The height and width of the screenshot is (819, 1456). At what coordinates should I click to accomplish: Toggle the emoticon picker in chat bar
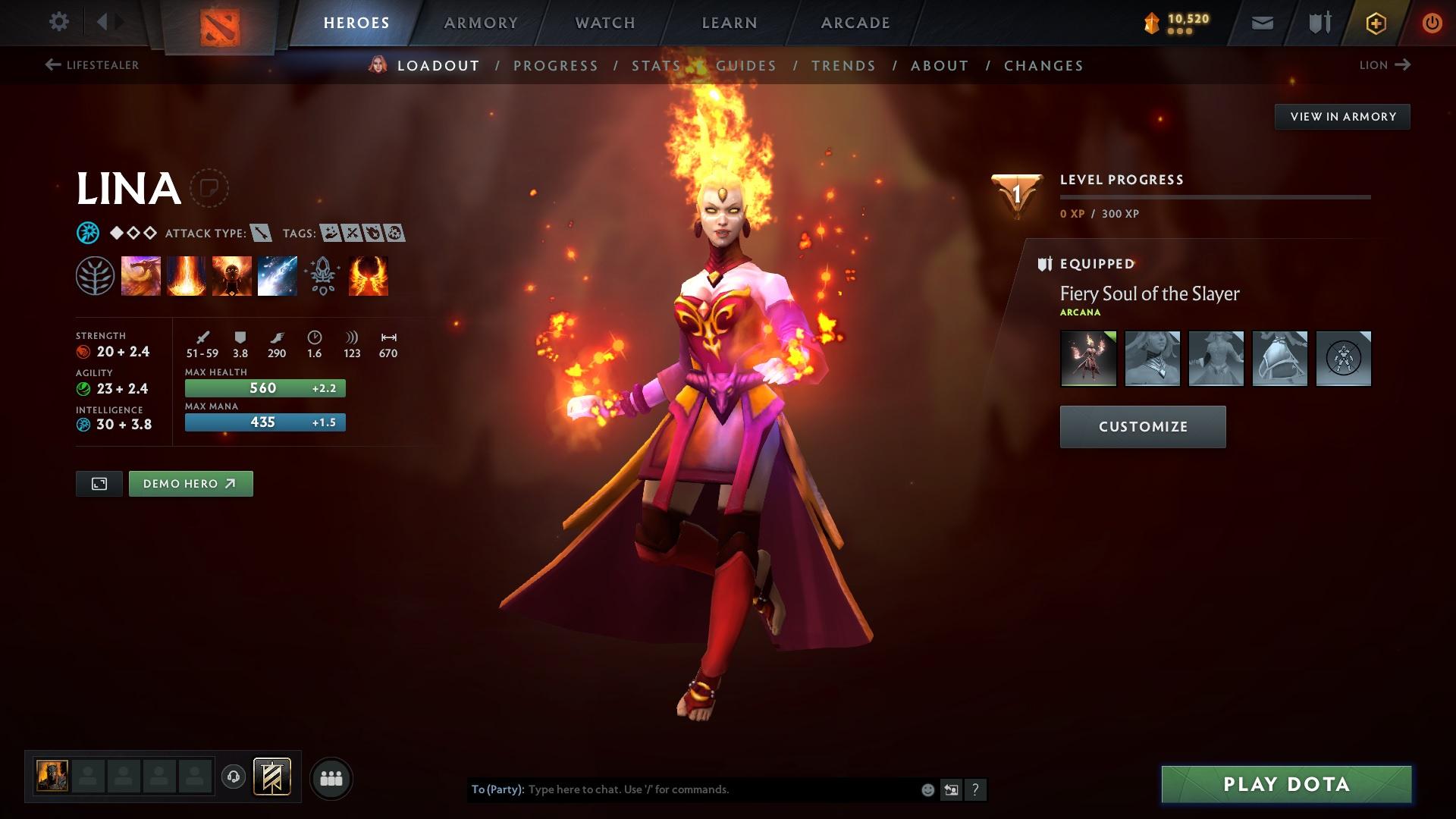coord(927,789)
